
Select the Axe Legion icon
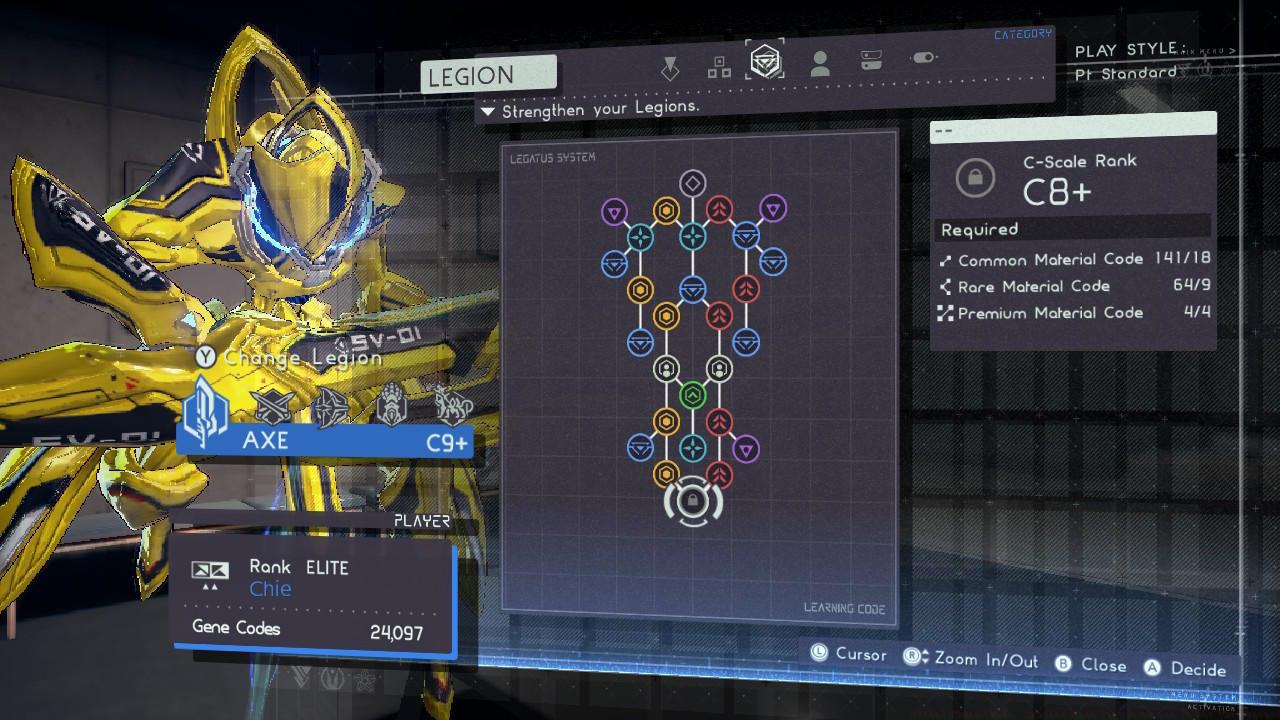point(205,408)
